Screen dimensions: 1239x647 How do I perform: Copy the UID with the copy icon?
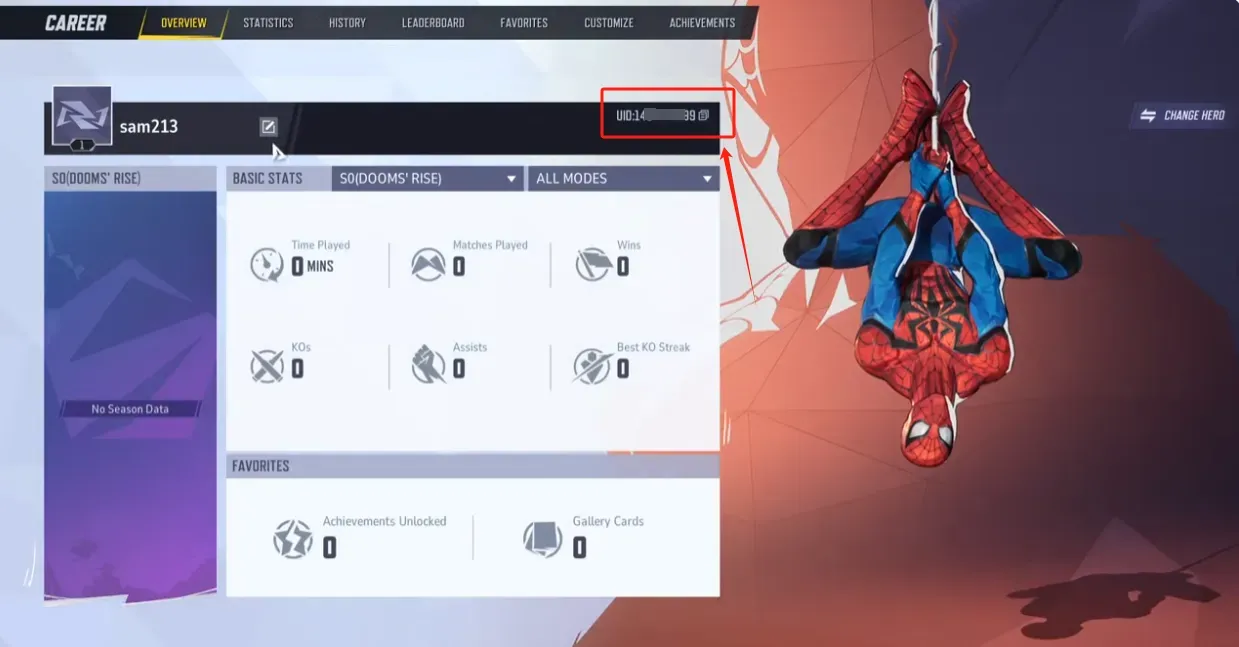[704, 115]
